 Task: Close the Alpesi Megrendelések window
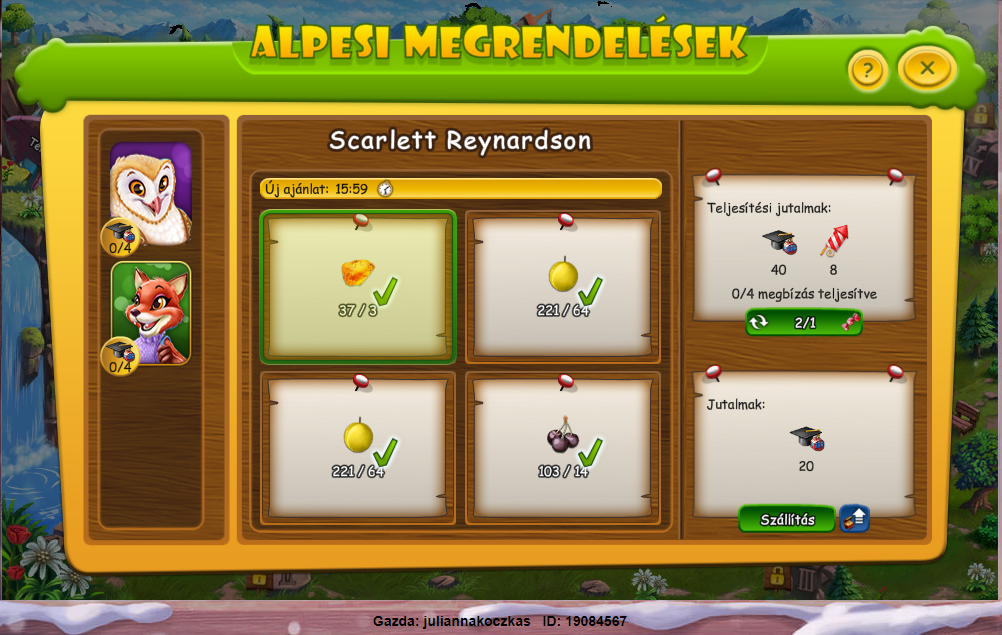coord(927,68)
